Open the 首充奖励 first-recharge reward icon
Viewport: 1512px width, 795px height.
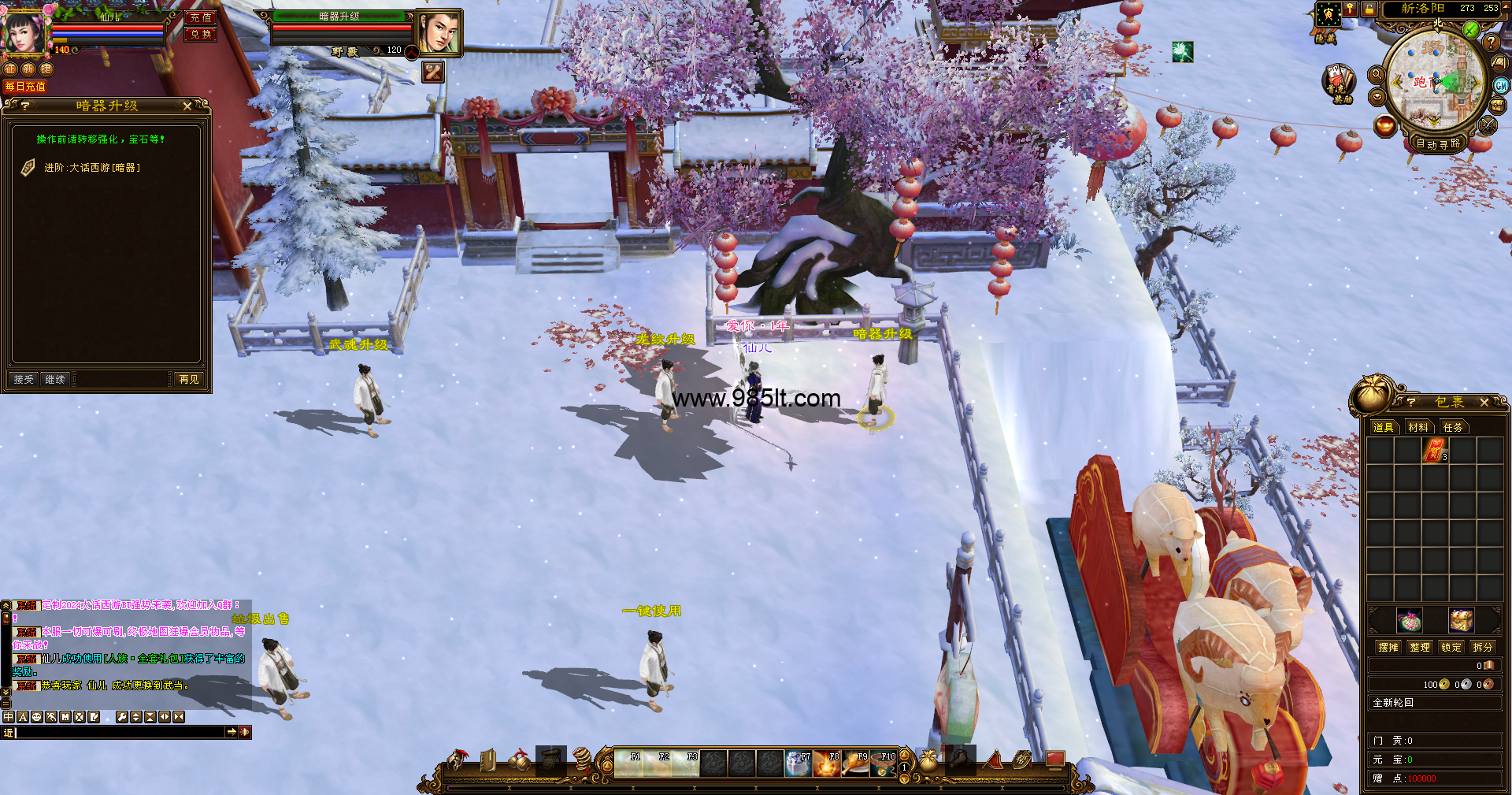[1337, 82]
